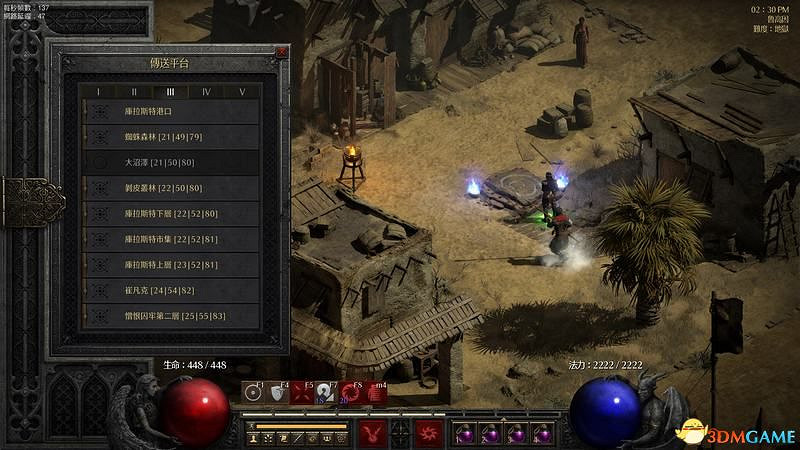This screenshot has width=800, height=450.
Task: Switch to the Act I waypoint tab
Action: (98, 92)
